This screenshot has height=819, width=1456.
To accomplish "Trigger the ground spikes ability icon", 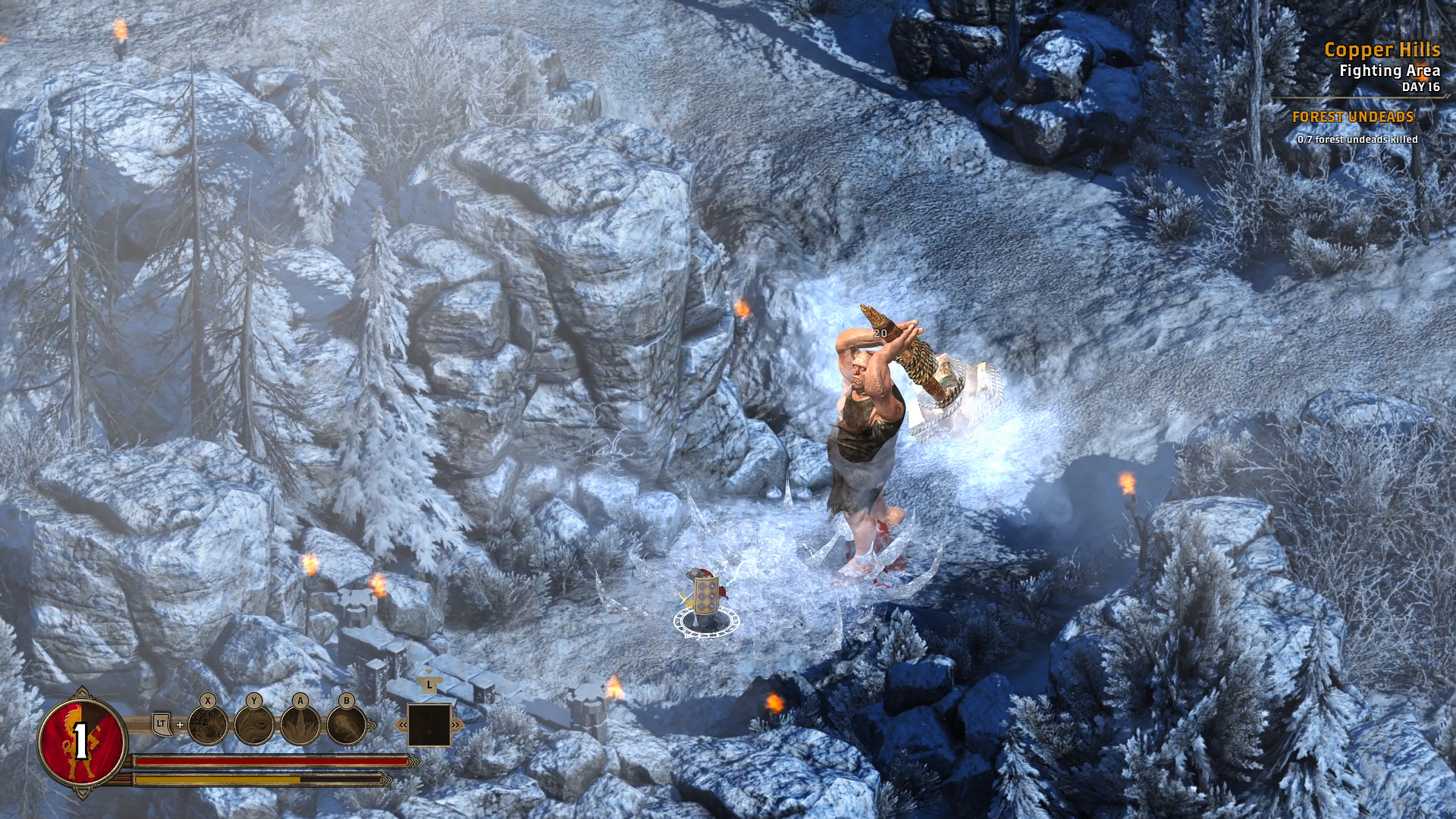I will coord(300,725).
